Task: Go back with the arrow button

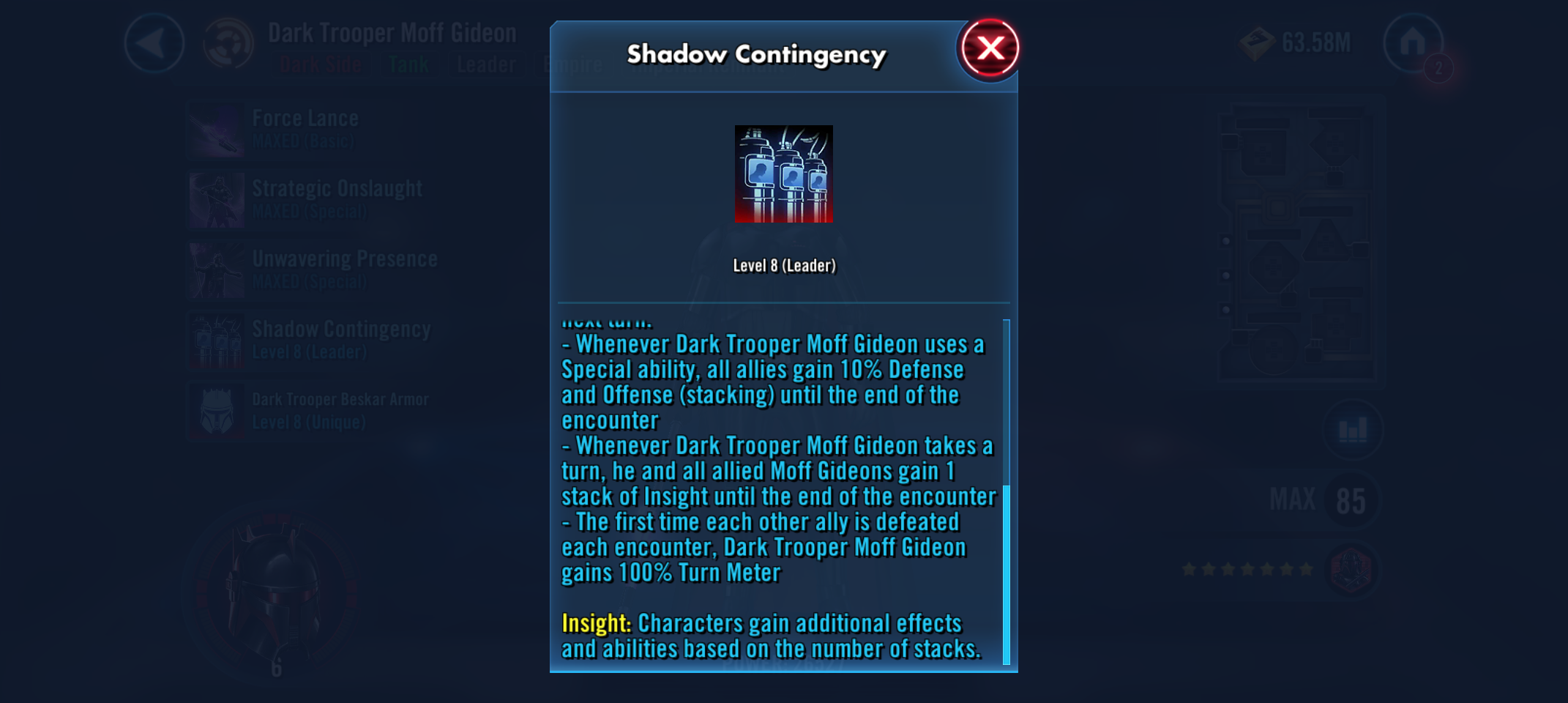Action: click(154, 43)
